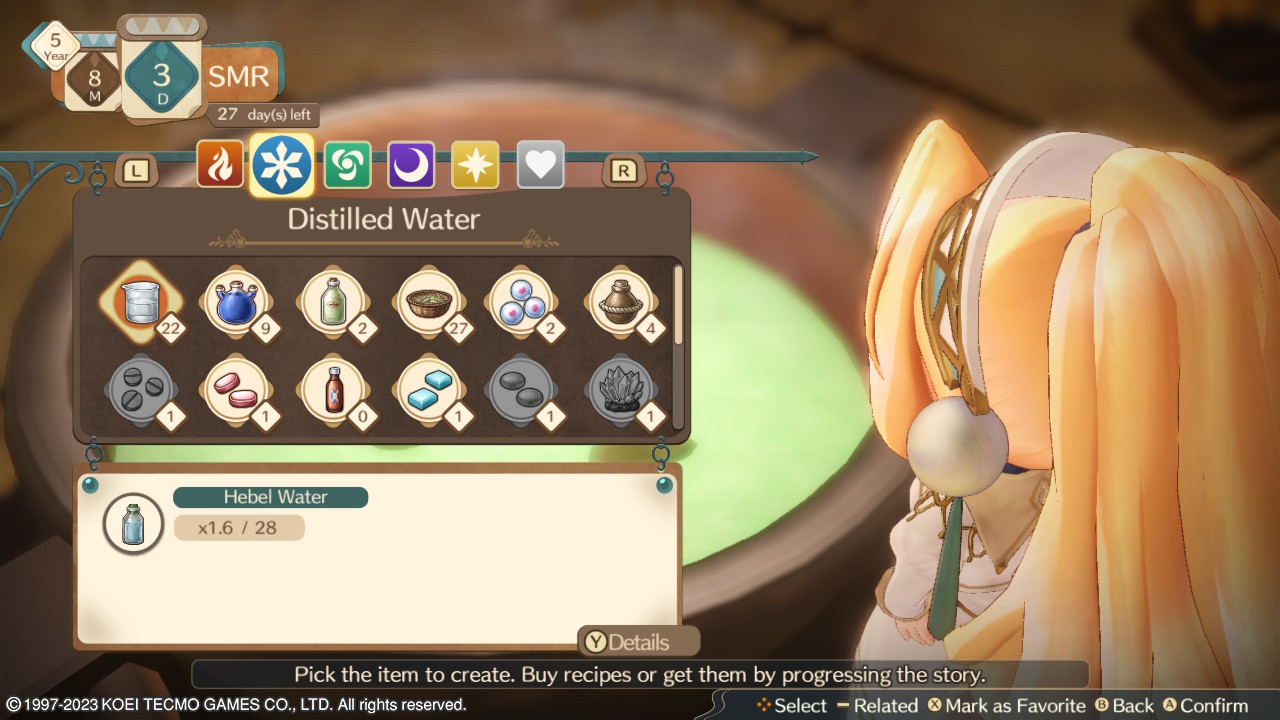Choose the greyed-out dark stones recipe
Screen dimensions: 1280x720
(523, 389)
